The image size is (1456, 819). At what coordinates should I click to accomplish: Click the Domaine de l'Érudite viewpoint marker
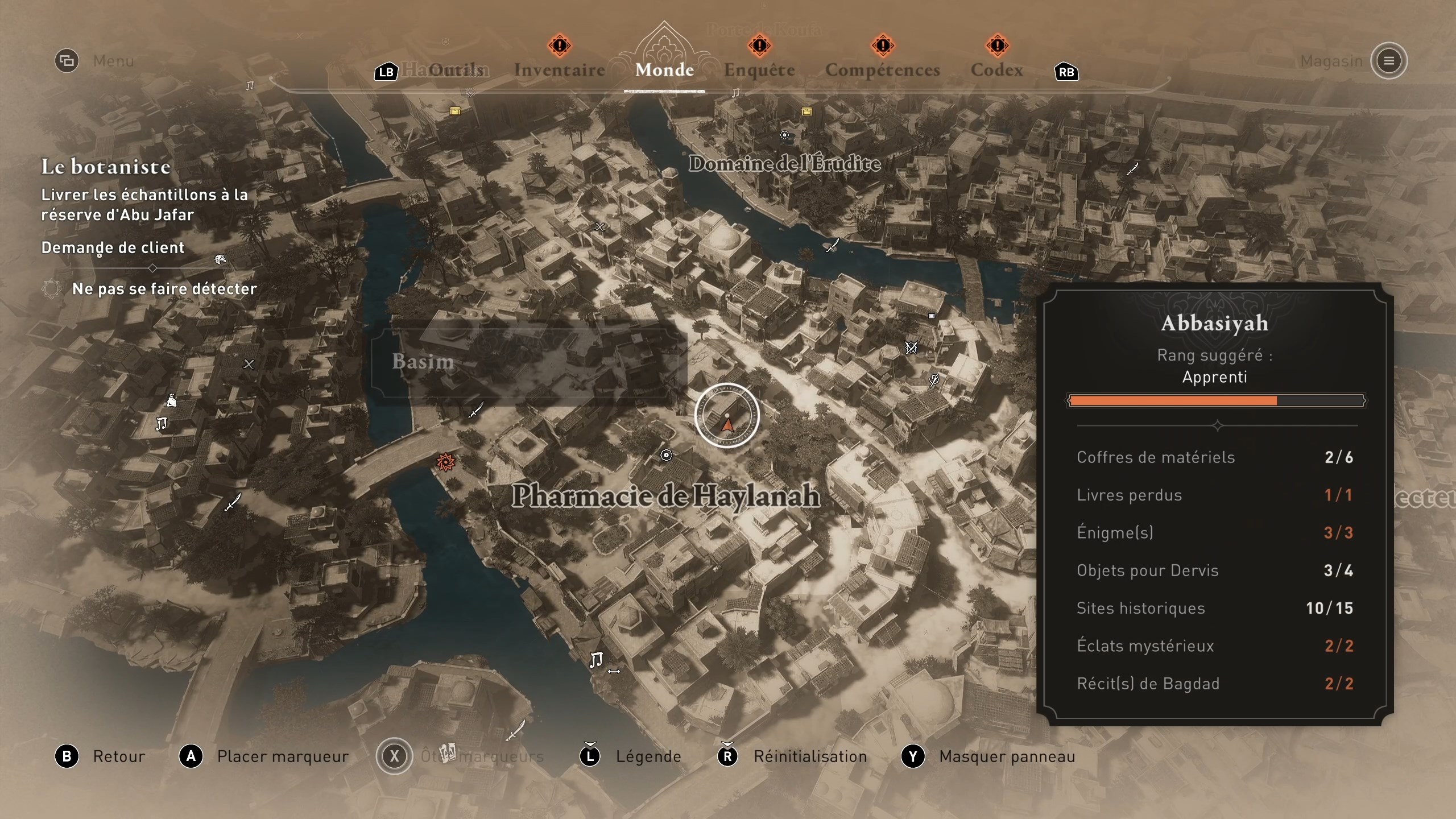[x=784, y=135]
